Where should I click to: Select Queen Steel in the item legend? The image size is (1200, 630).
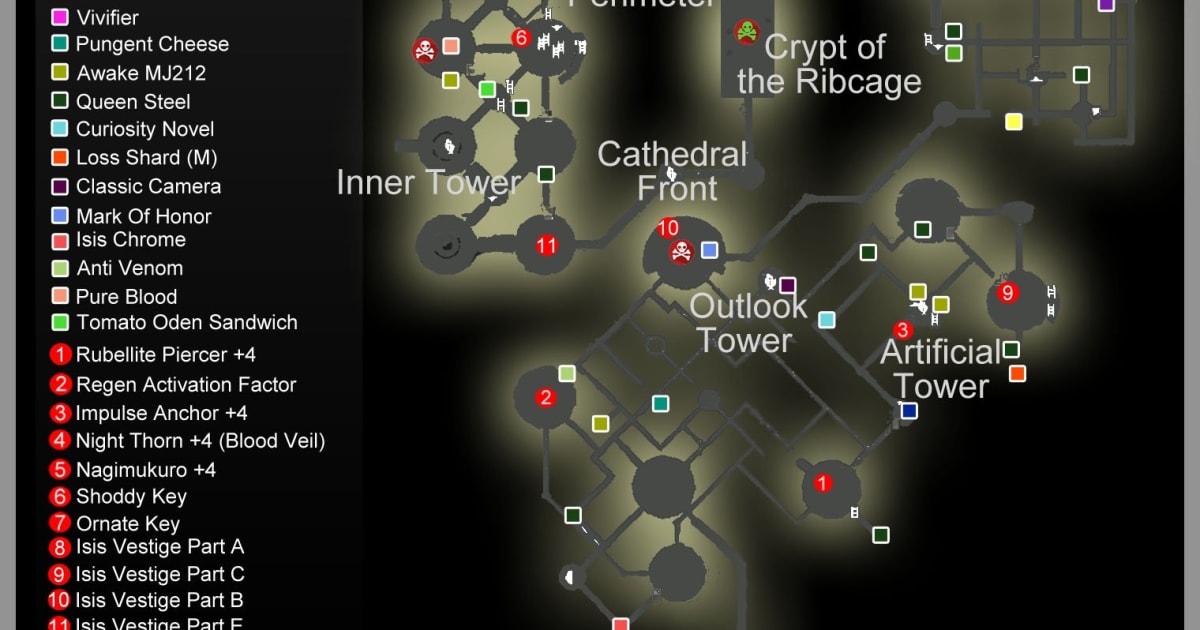tap(132, 101)
